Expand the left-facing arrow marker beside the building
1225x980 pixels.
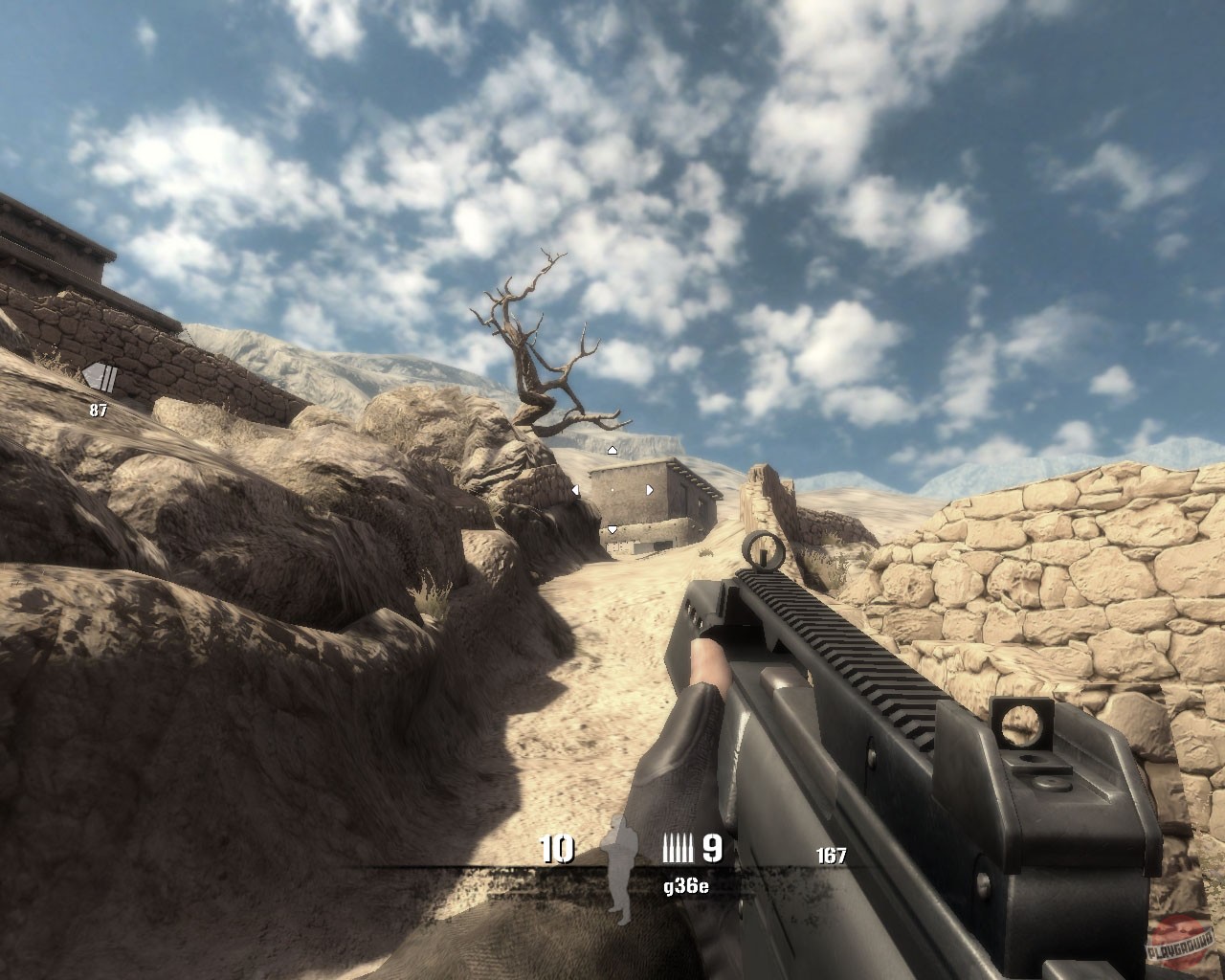[575, 489]
